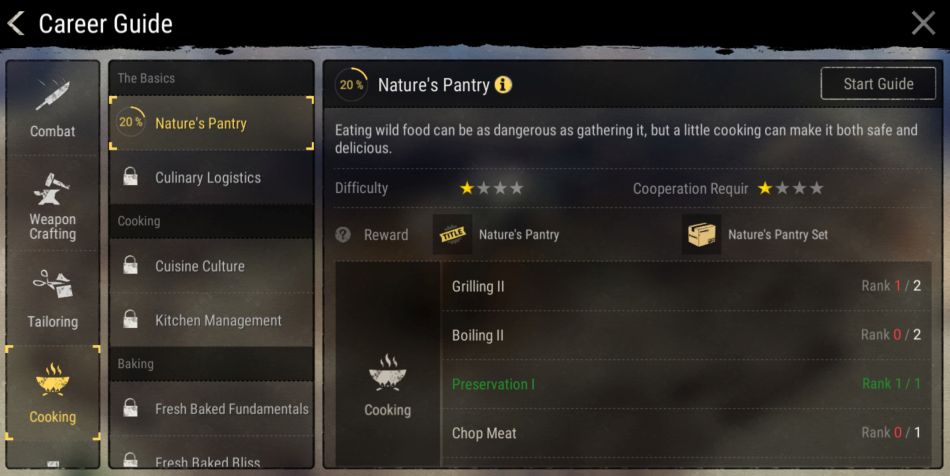This screenshot has height=476, width=950.
Task: Switch to the Combat career tab
Action: pyautogui.click(x=53, y=106)
